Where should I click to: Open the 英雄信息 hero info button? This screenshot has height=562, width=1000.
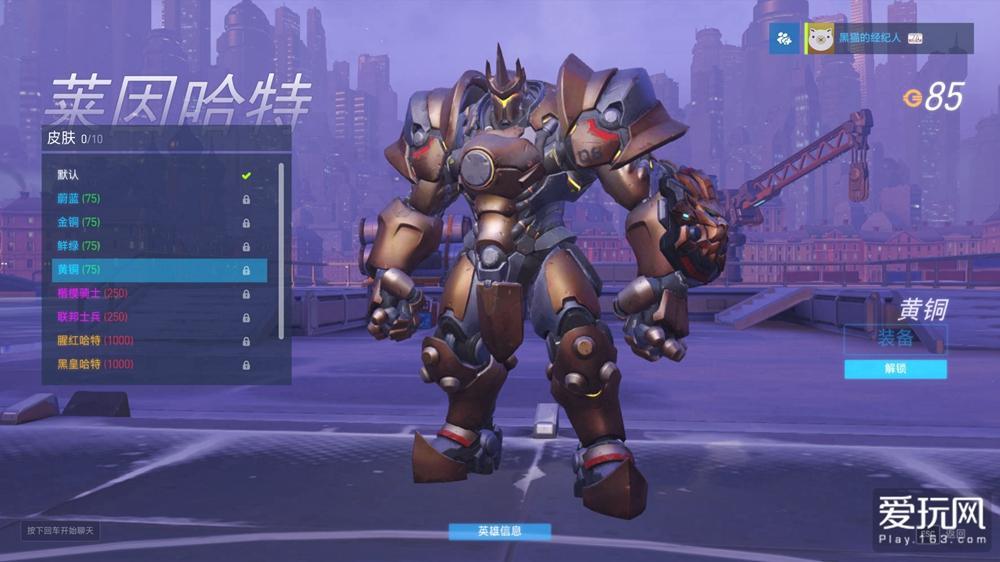(499, 531)
